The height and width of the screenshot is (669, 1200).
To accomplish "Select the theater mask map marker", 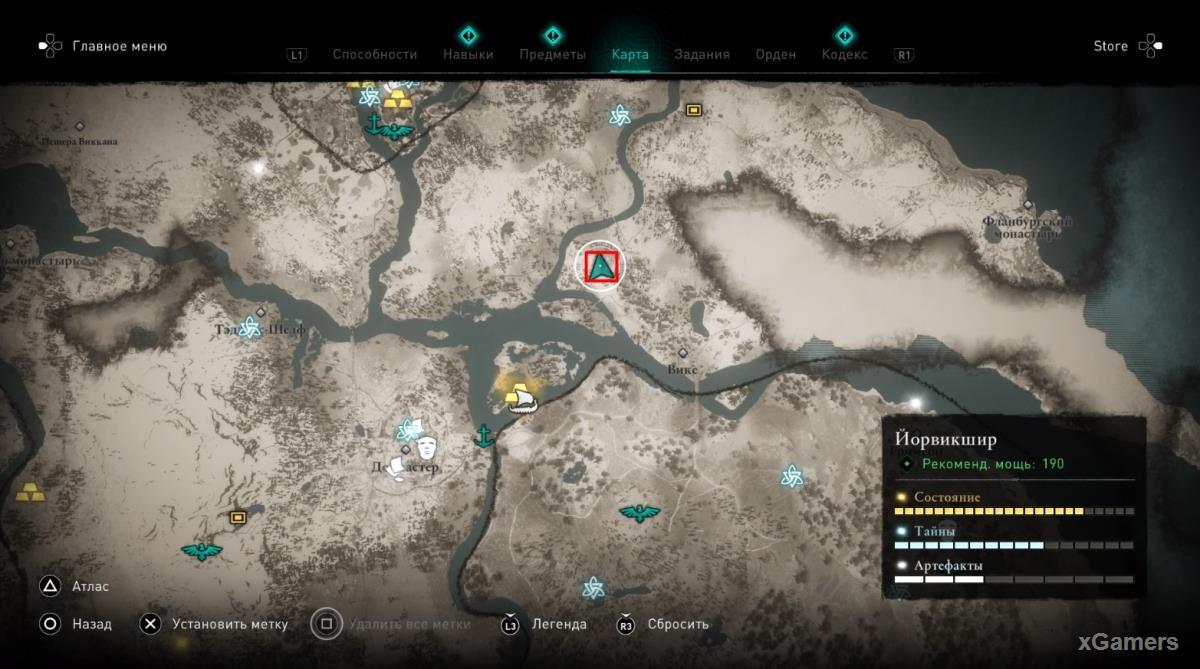I will (428, 445).
